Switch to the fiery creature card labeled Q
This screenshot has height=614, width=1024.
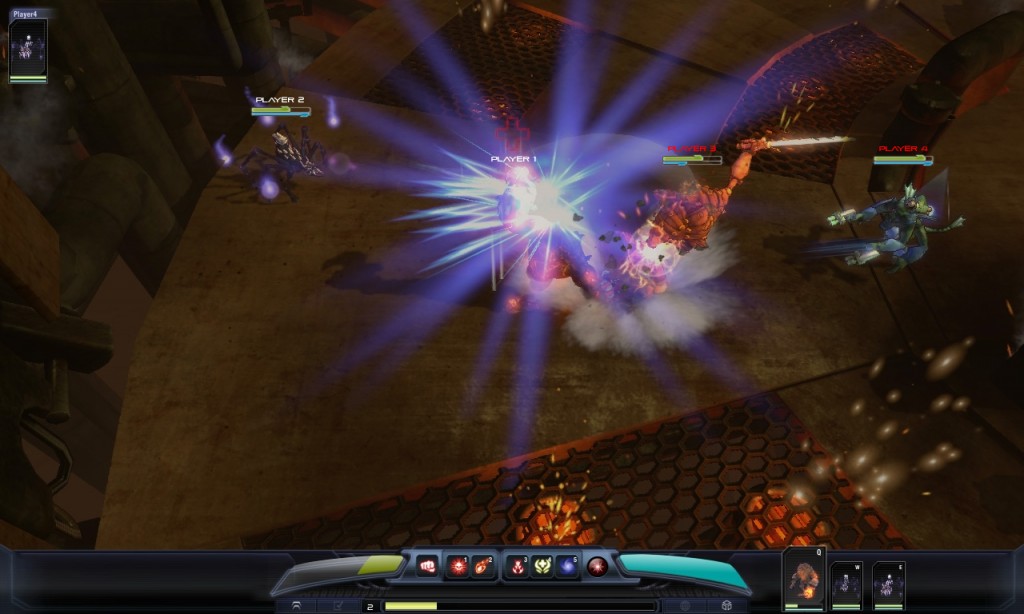click(804, 580)
